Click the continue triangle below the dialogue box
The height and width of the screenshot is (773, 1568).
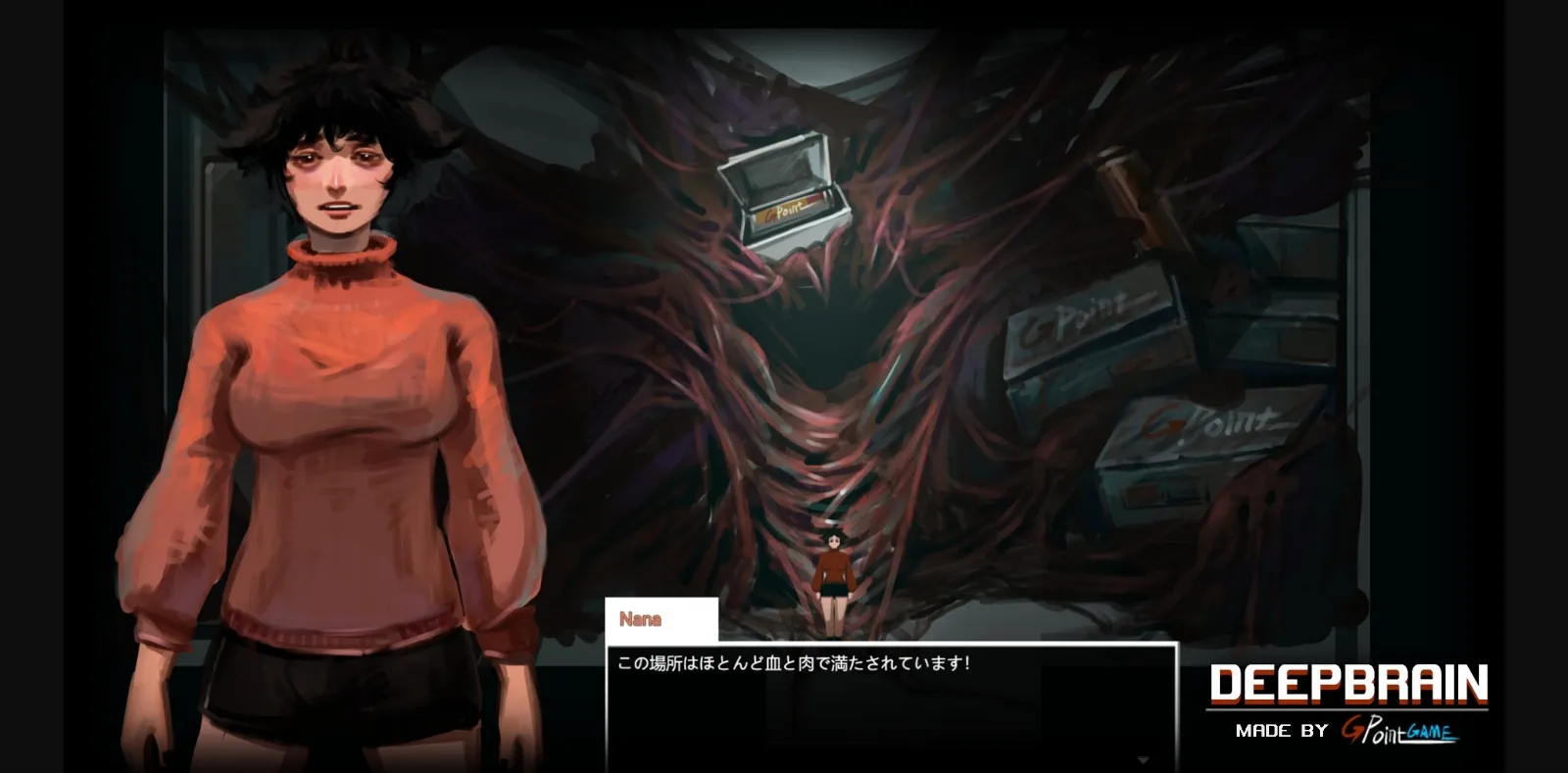pyautogui.click(x=1142, y=759)
